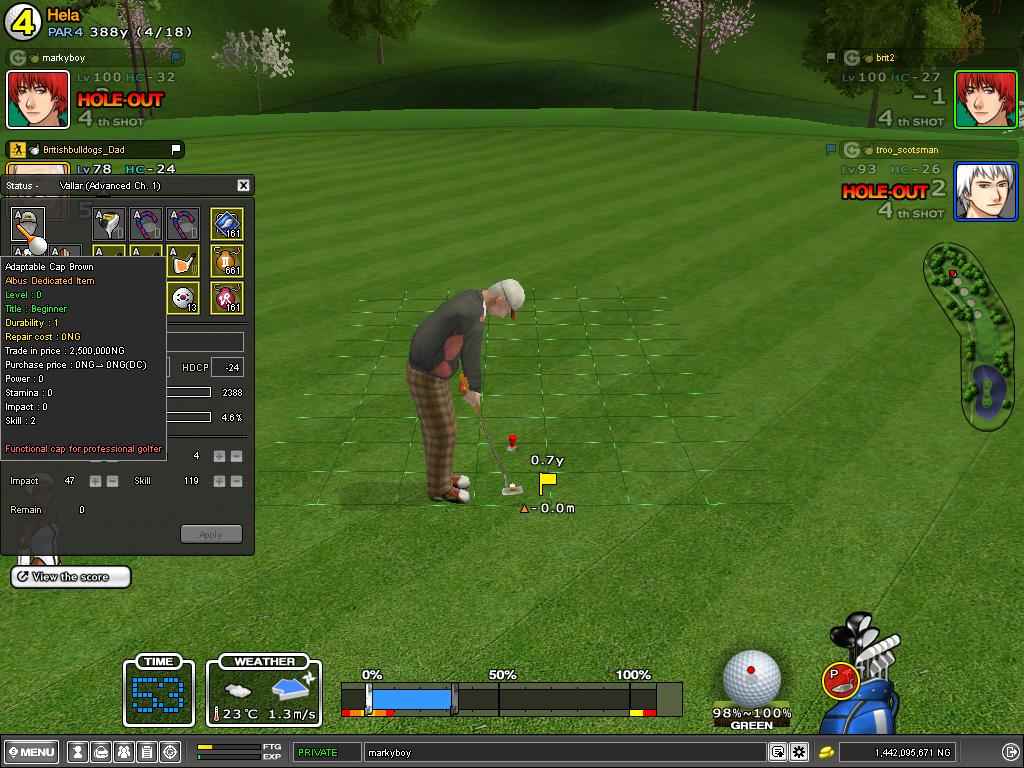Click the View the score button
Viewport: 1024px width, 768px height.
point(71,577)
